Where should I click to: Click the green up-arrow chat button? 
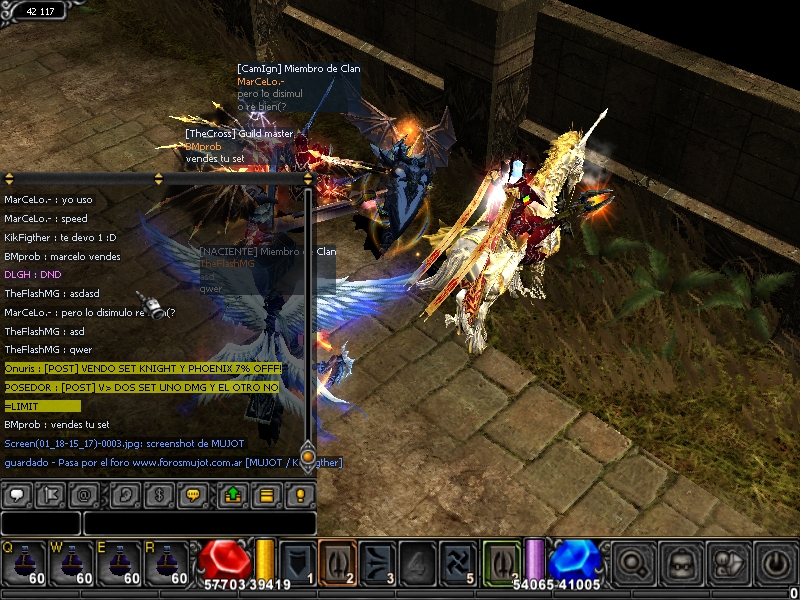(232, 494)
